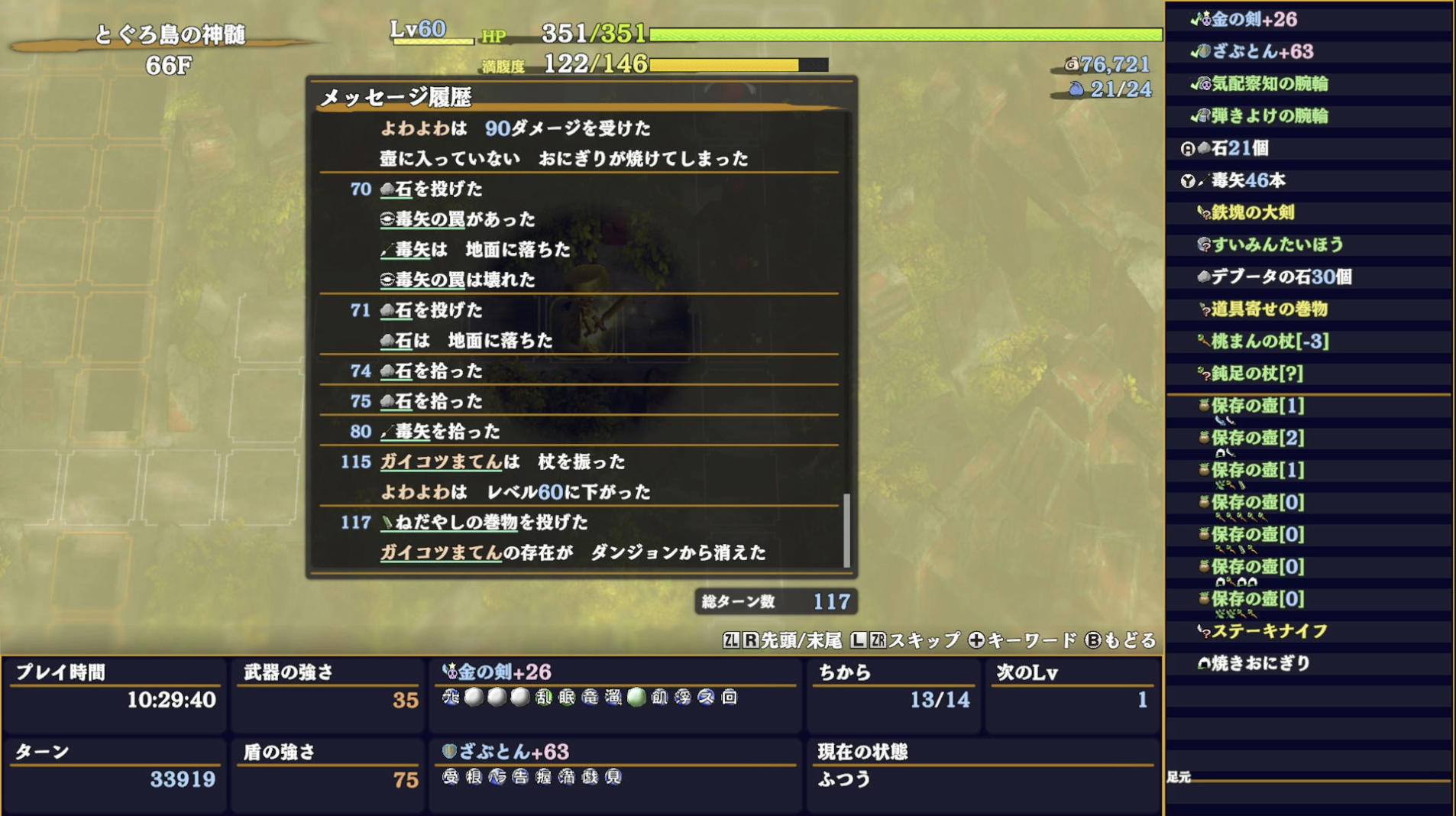This screenshot has width=1456, height=816.
Task: Expand the first 保存の壺[1] to view contents
Action: tap(1201, 407)
